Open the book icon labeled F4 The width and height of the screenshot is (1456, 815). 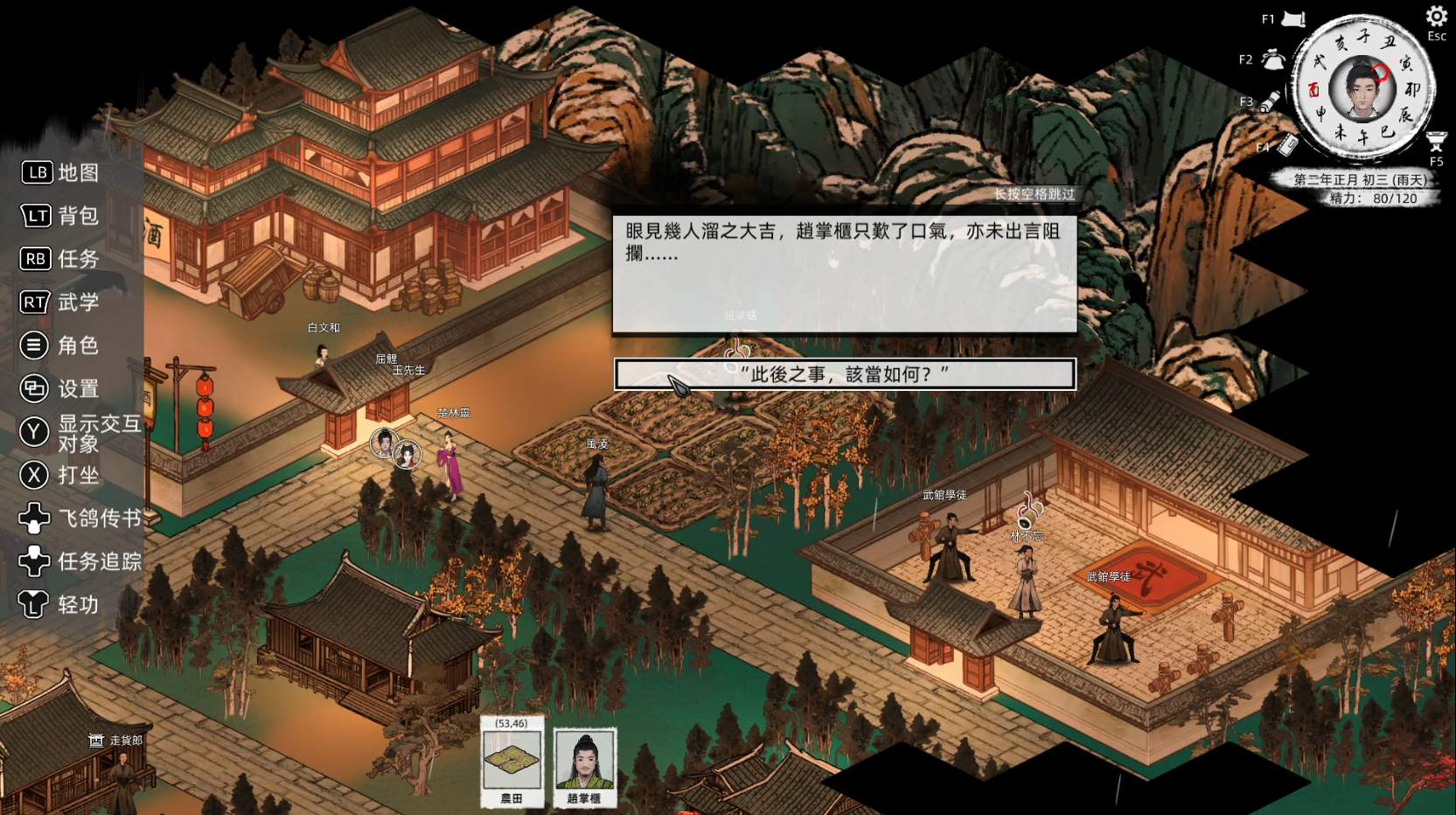1288,145
